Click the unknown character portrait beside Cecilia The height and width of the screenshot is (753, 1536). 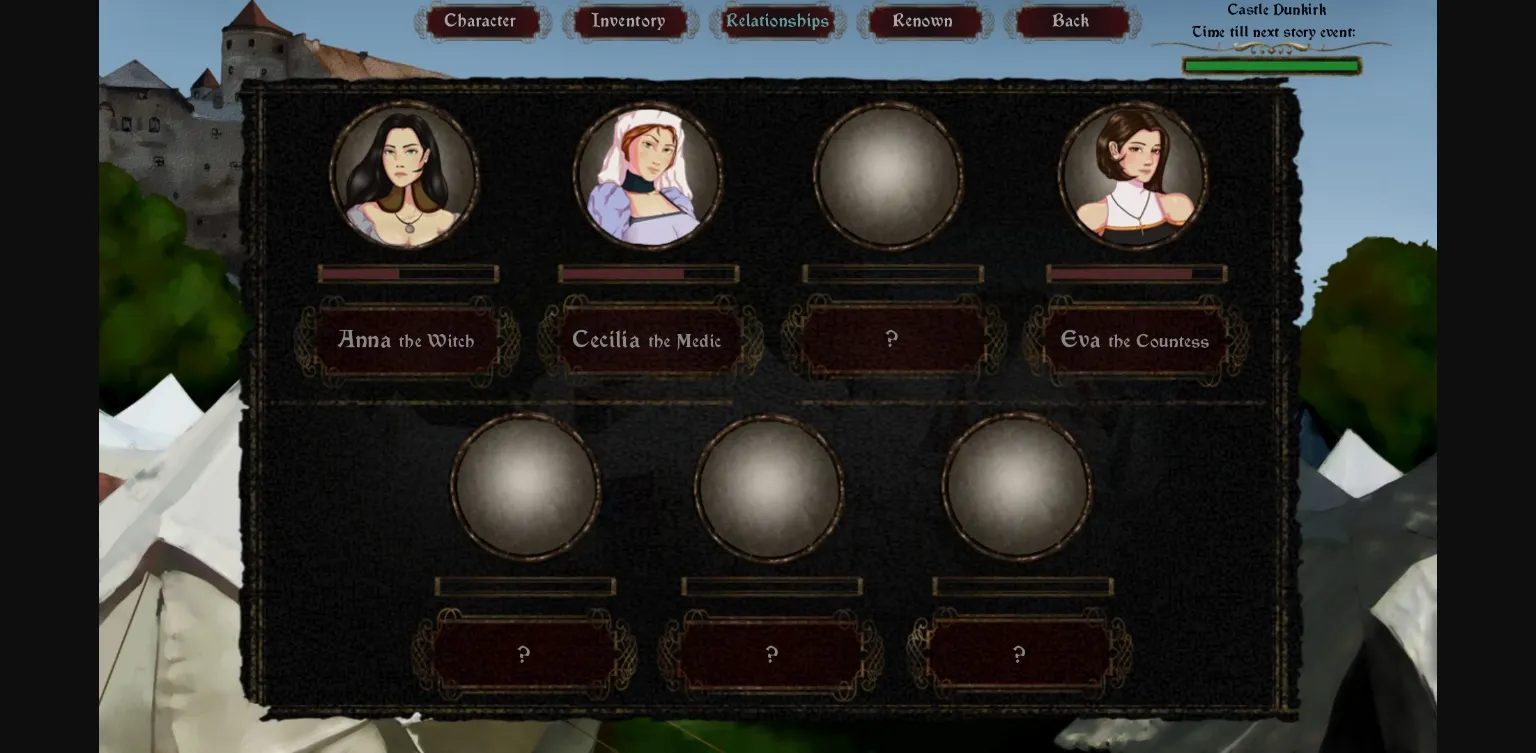point(889,176)
